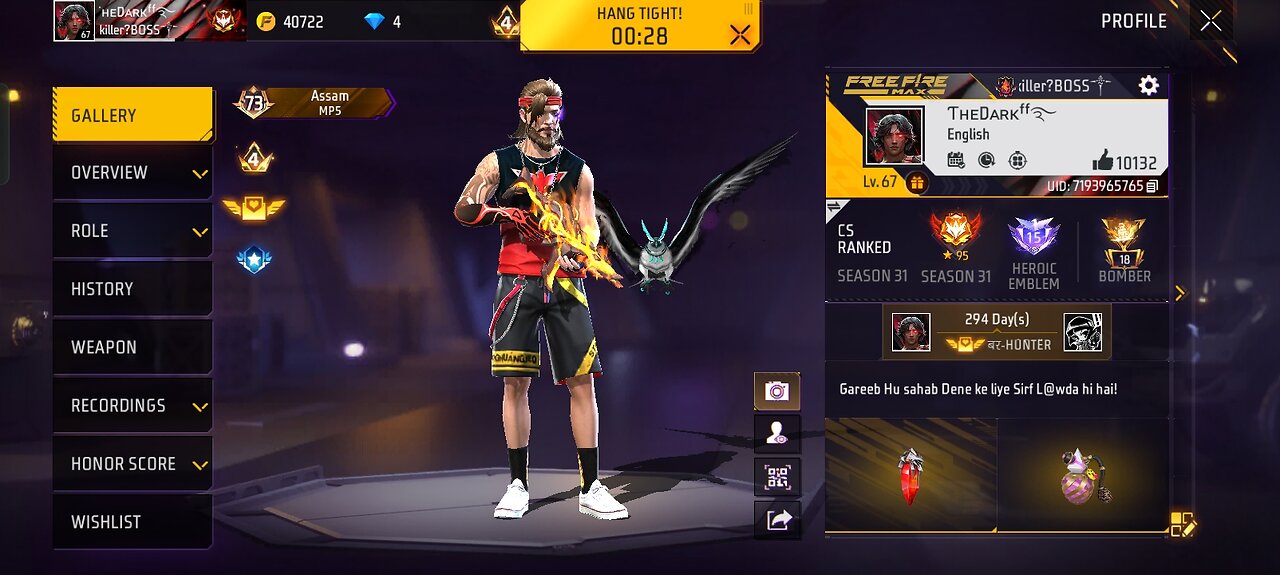
Task: Open the diamond currency counter
Action: 383,21
